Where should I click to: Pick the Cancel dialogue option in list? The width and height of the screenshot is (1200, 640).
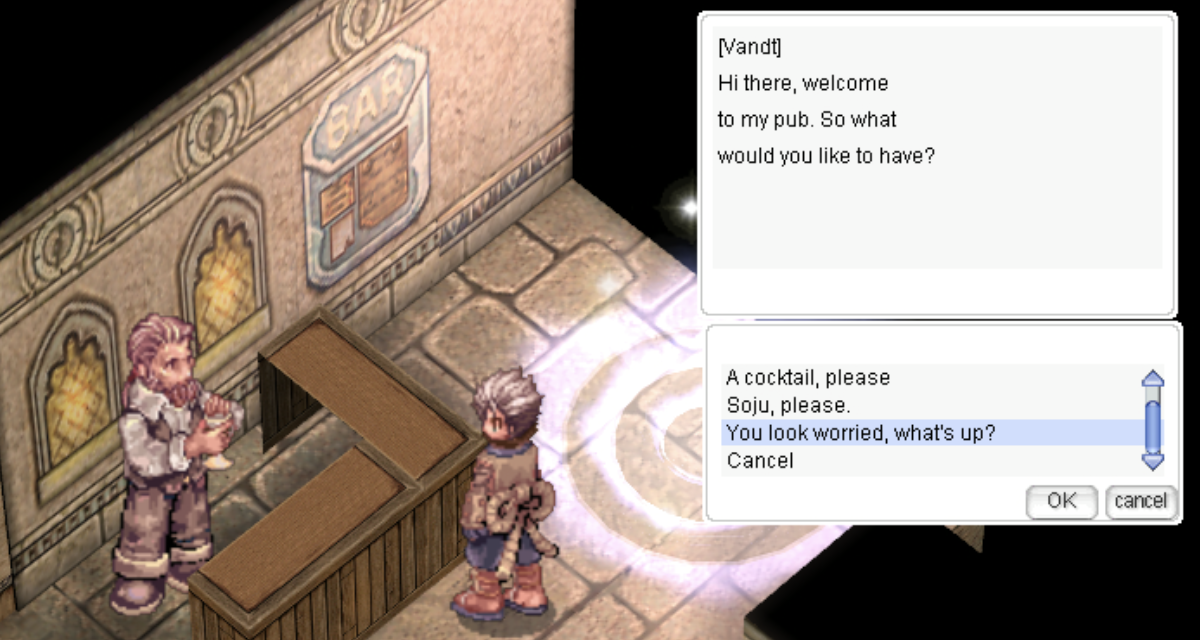(x=760, y=461)
